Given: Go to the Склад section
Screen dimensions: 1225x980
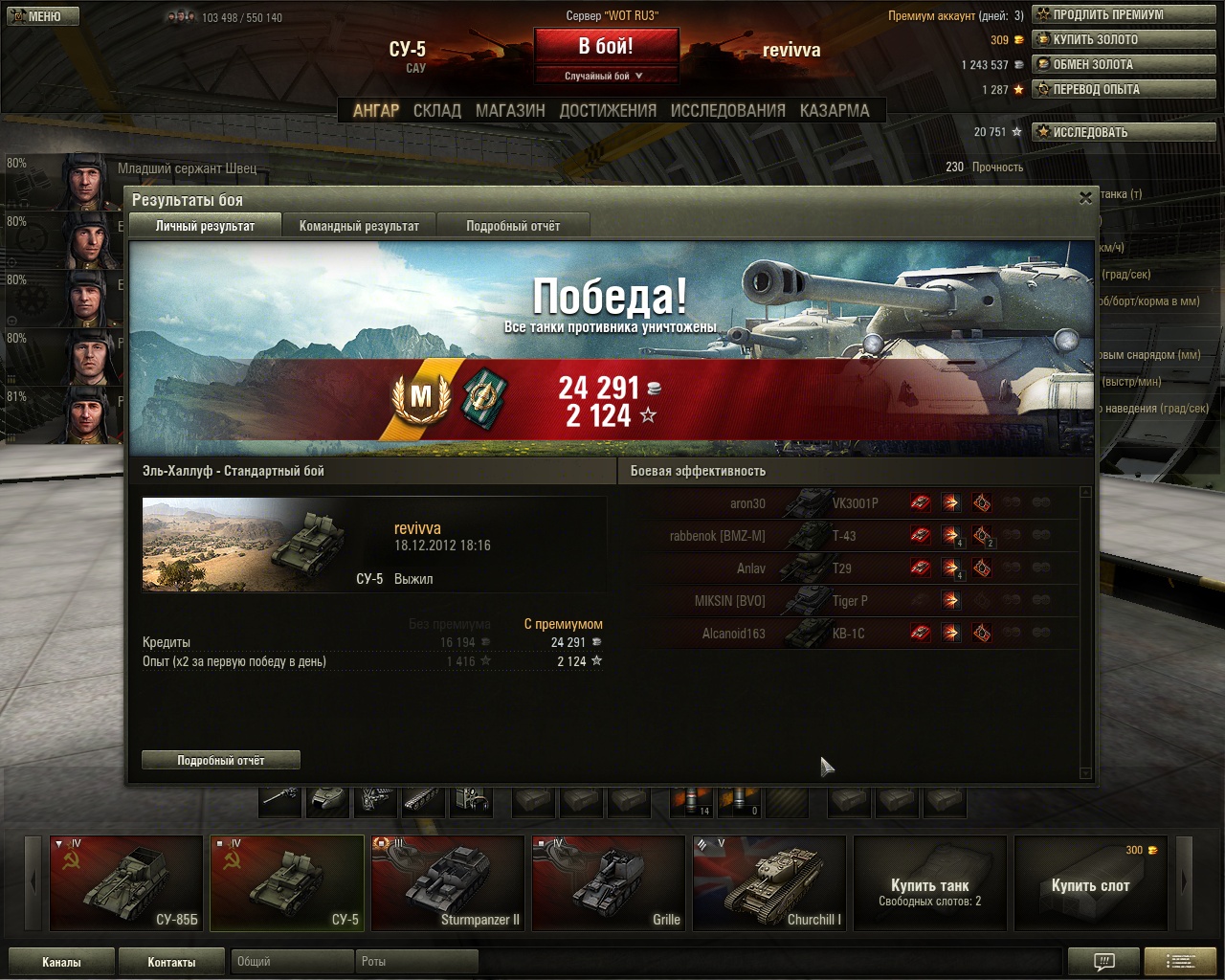Looking at the screenshot, I should [437, 111].
